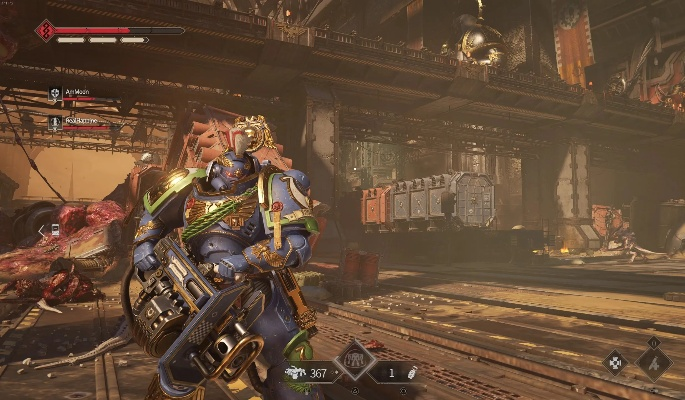Viewport: 685px width, 400px height.
Task: Click the central equipment diamond icon
Action: (x=355, y=360)
